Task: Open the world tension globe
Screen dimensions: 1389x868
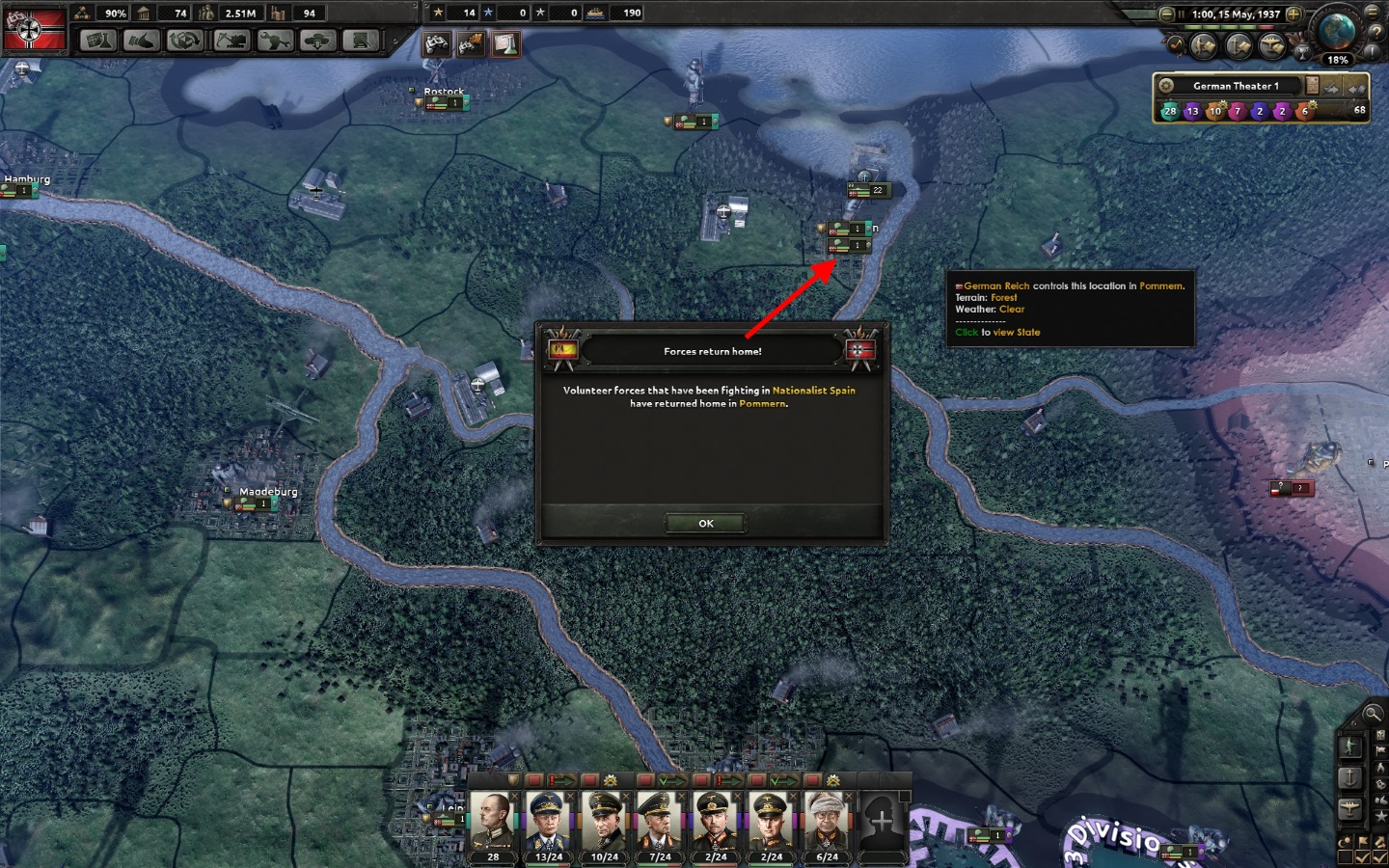Action: point(1337,32)
